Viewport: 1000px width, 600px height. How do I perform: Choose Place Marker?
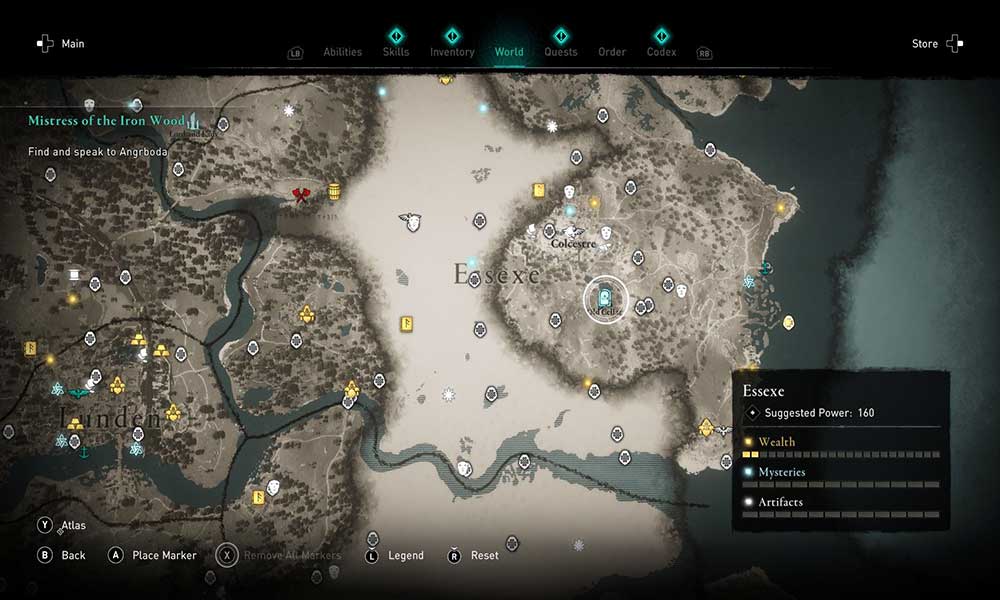[x=164, y=555]
